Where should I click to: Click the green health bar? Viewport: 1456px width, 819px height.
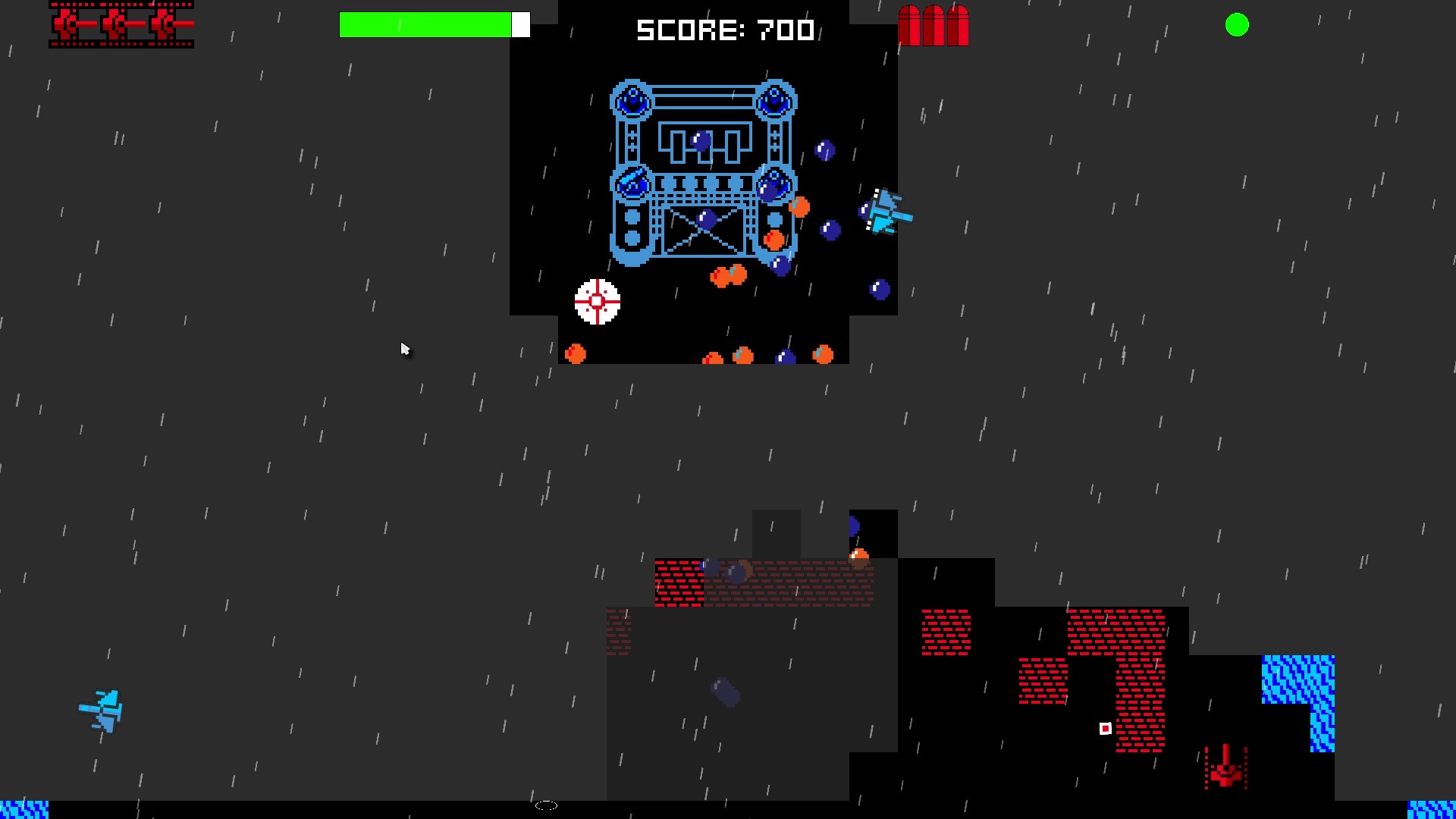click(x=425, y=25)
